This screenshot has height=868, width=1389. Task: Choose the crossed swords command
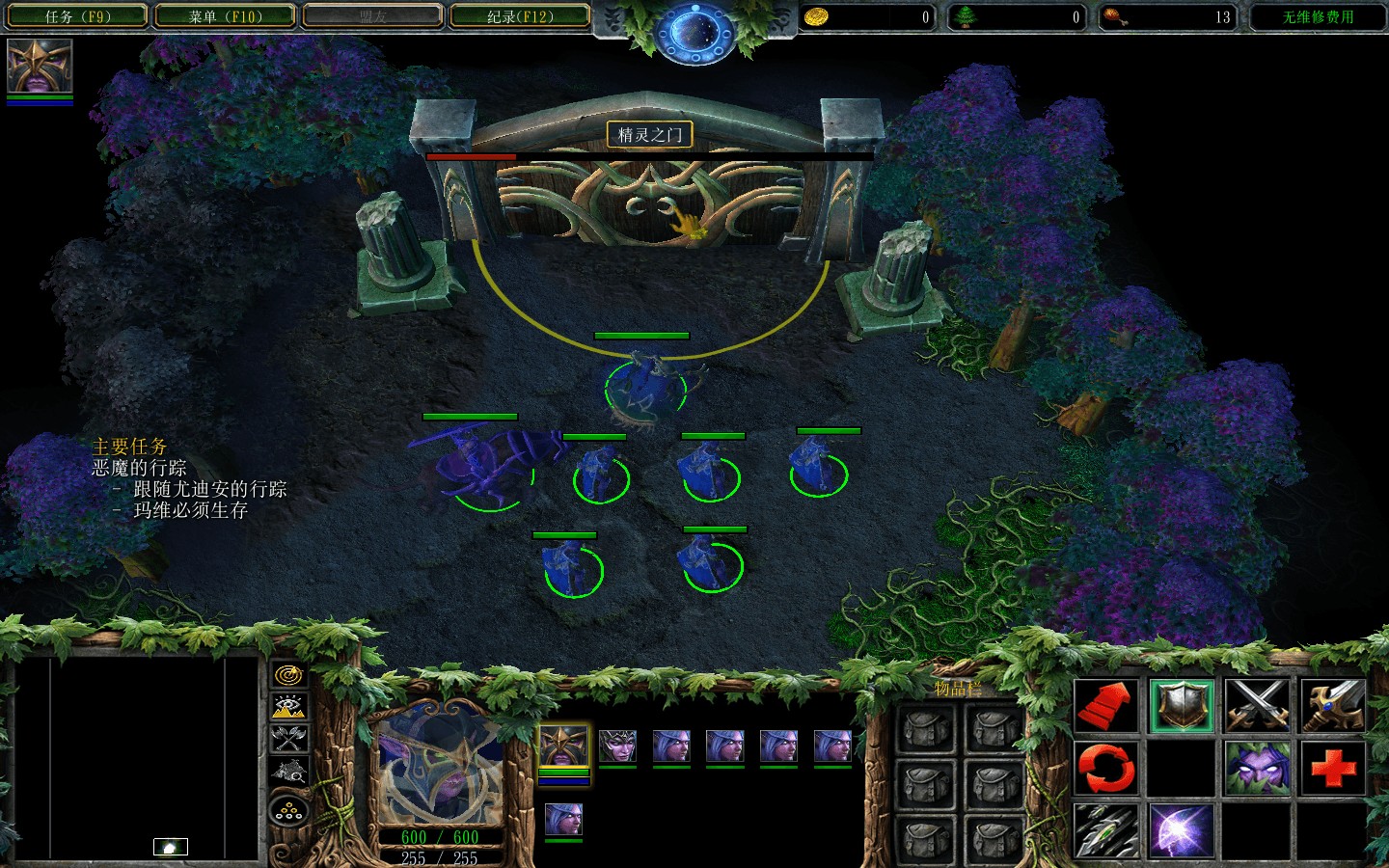point(1257,705)
